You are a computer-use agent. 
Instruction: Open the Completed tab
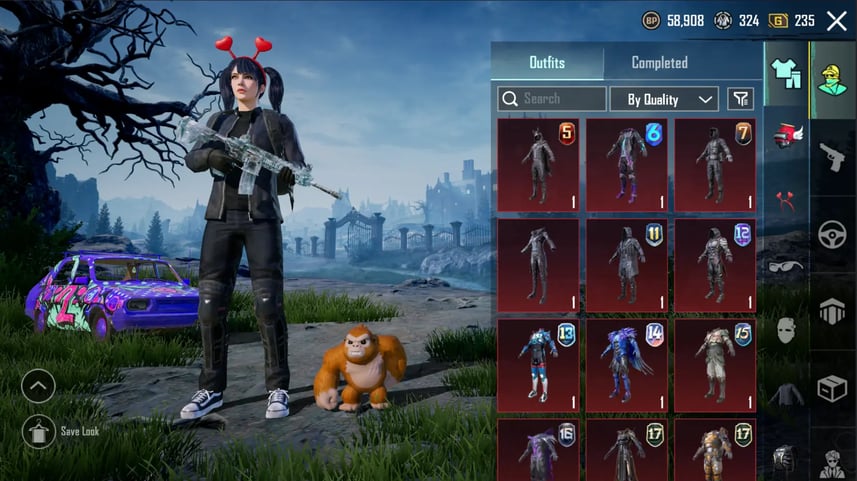click(x=659, y=62)
